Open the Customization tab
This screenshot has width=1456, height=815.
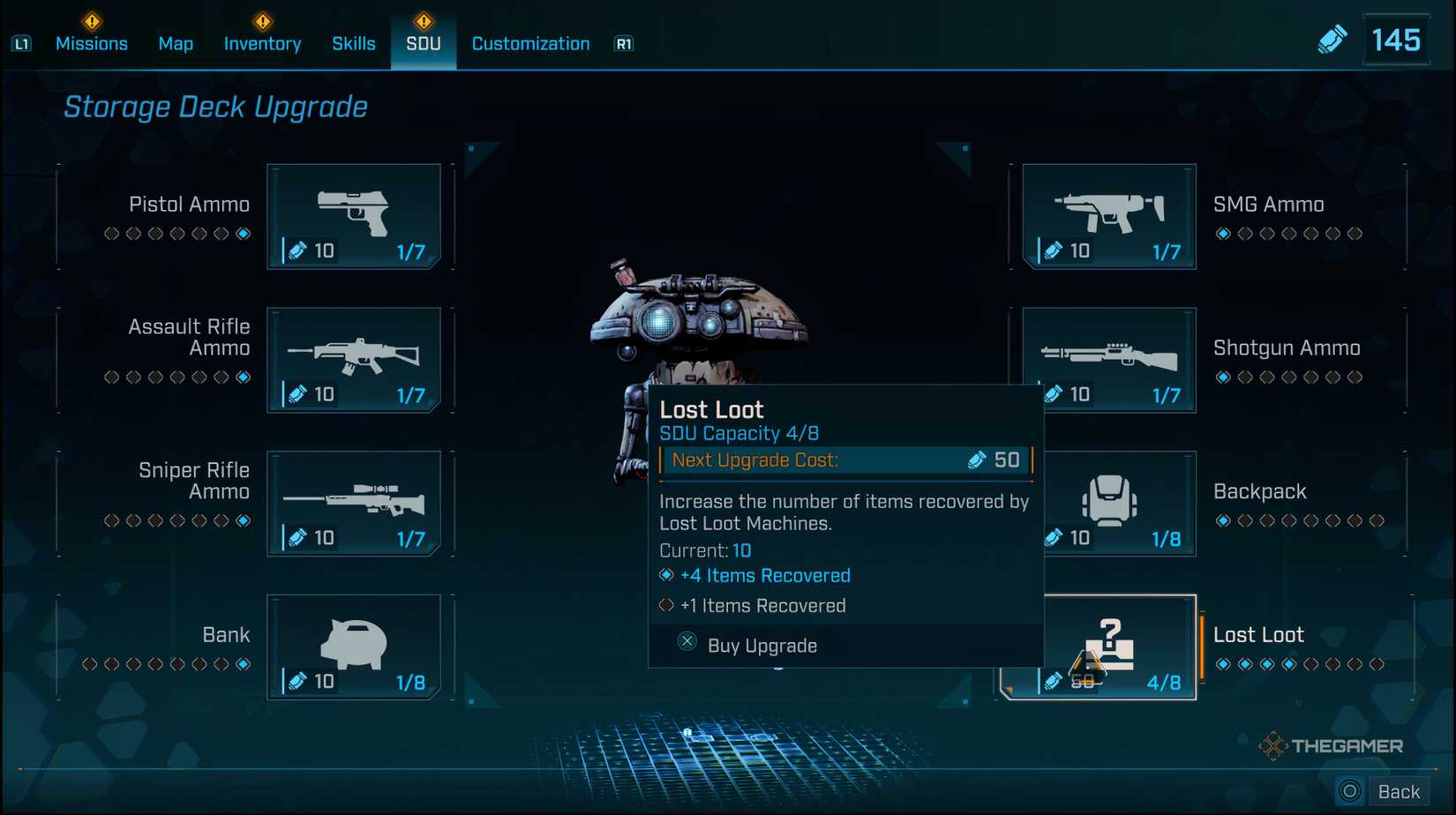click(x=529, y=43)
